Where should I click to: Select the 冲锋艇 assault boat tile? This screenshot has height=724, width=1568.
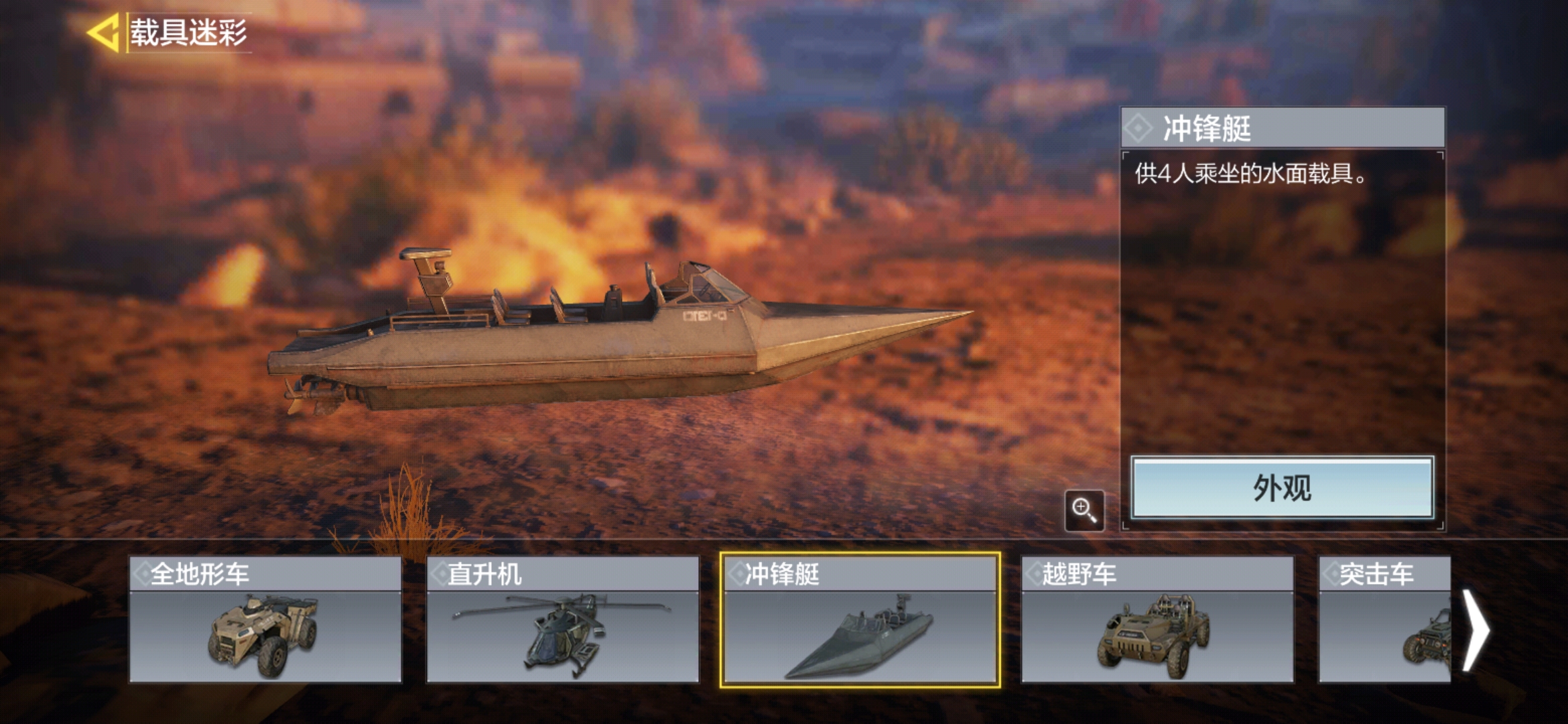tap(860, 619)
